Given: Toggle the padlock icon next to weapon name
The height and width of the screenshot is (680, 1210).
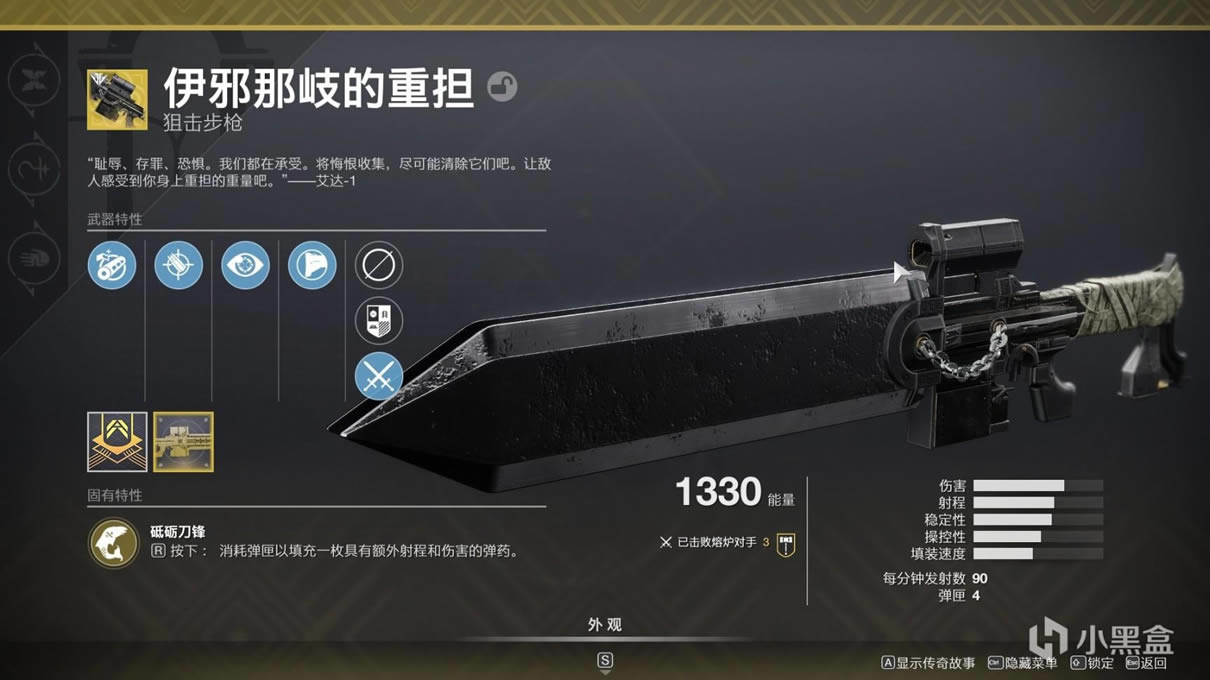Looking at the screenshot, I should click(x=502, y=87).
